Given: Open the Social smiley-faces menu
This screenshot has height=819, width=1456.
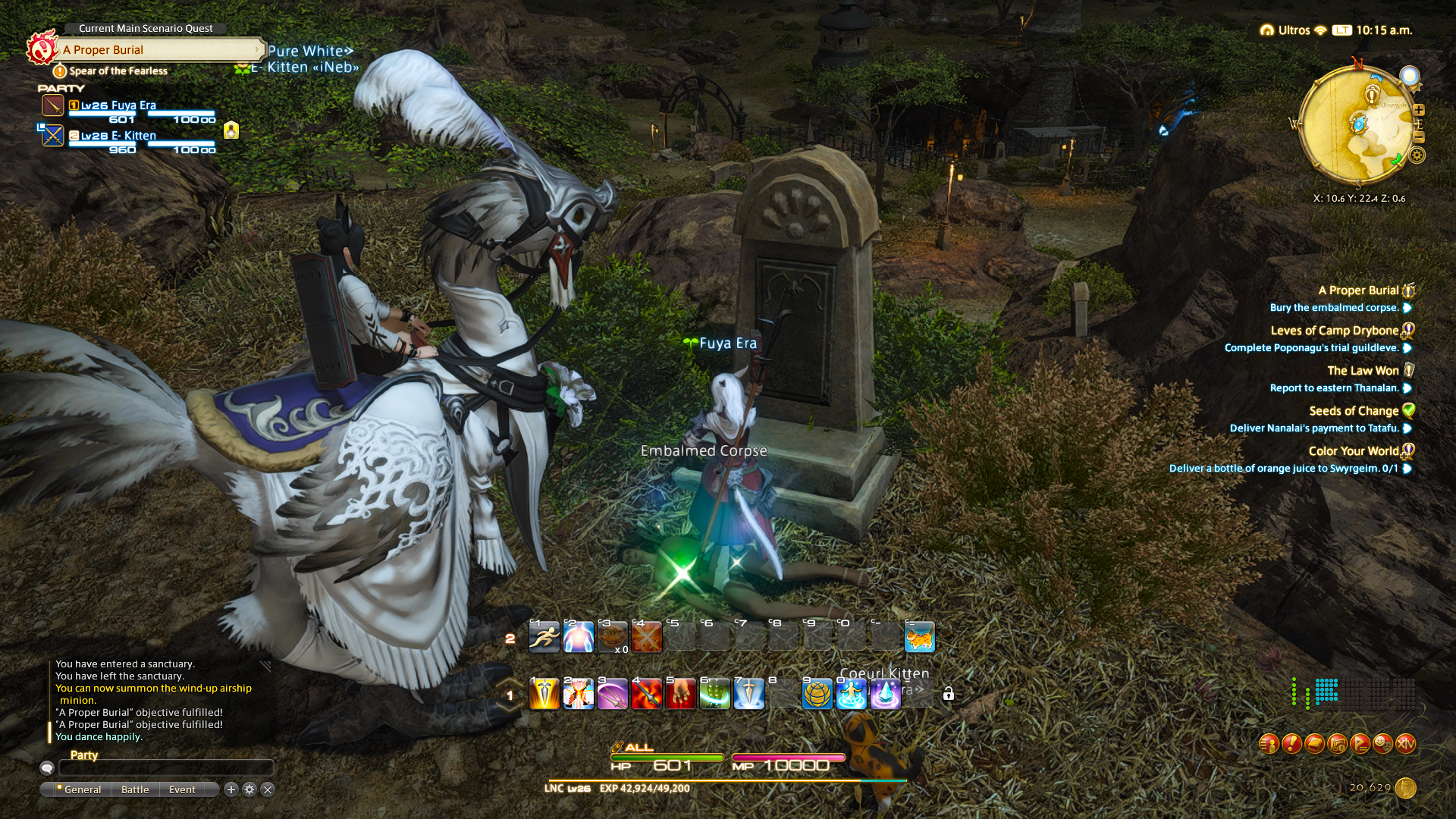Looking at the screenshot, I should (x=1382, y=744).
